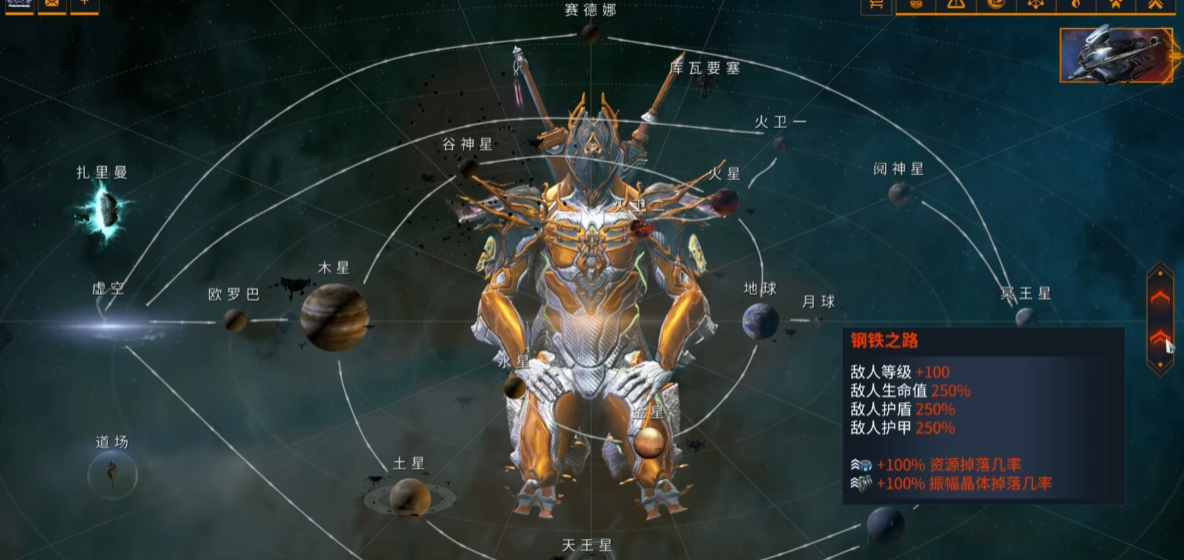Select the 地球 (Earth) planet node
The height and width of the screenshot is (560, 1184).
coord(760,321)
